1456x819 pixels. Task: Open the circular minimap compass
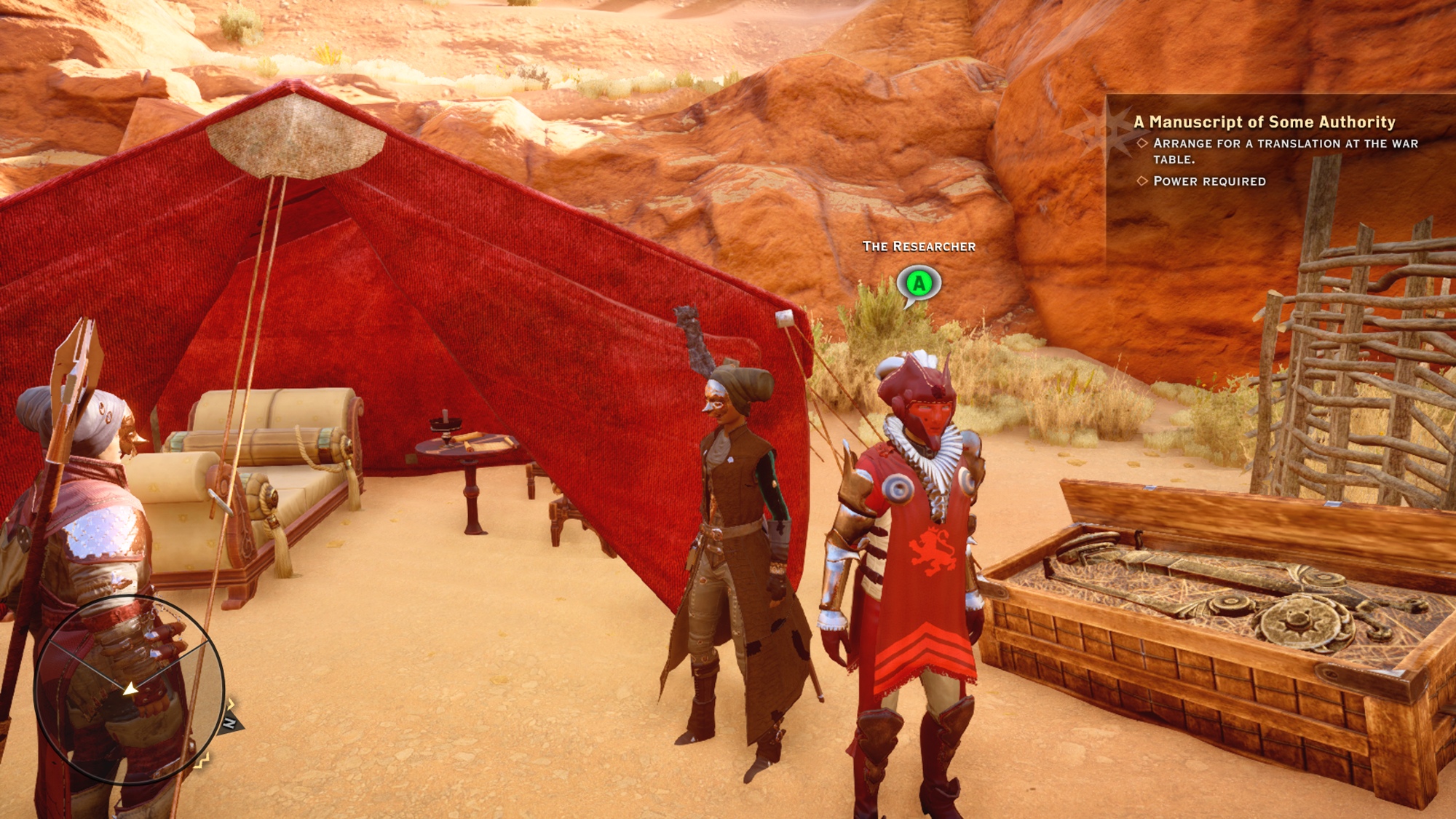129,689
